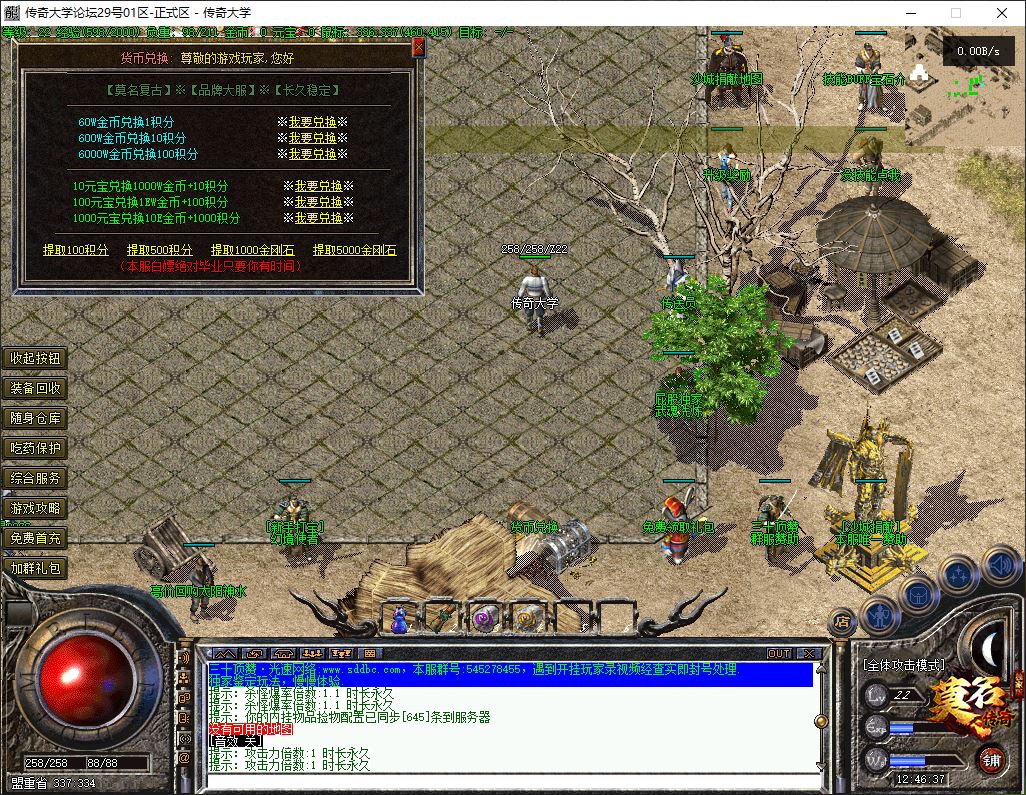This screenshot has height=795, width=1026.
Task: Select the blue potion in the belt slot
Action: pos(399,620)
